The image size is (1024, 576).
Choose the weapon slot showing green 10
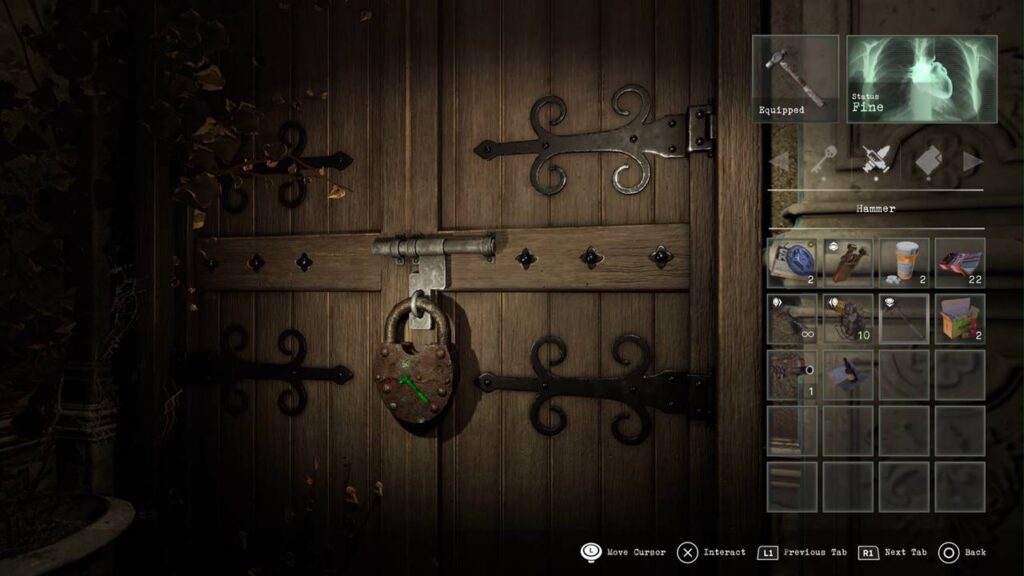[848, 318]
